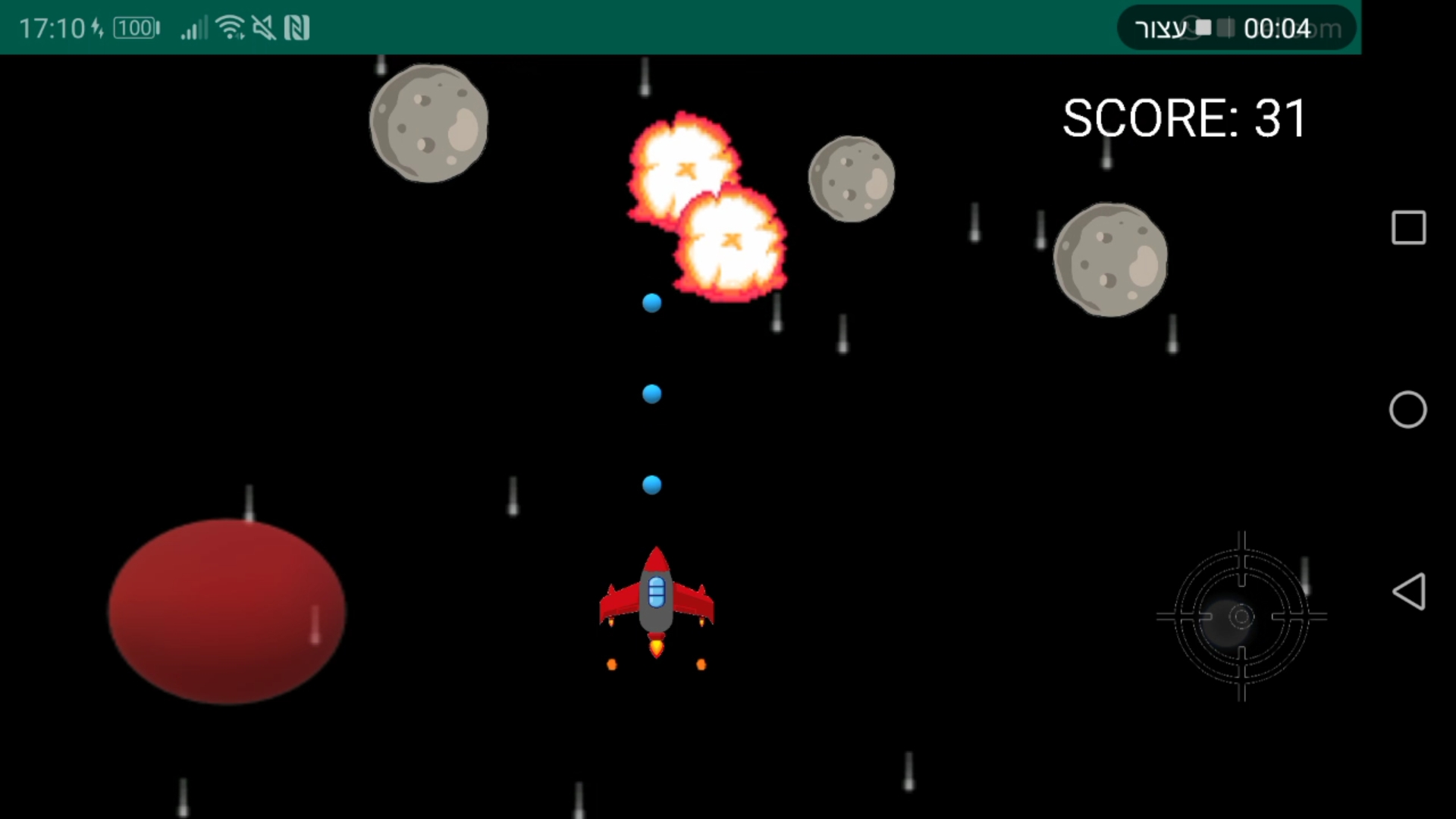The width and height of the screenshot is (1456, 819).
Task: Tap the Wi-Fi icon in status bar
Action: pyautogui.click(x=231, y=27)
